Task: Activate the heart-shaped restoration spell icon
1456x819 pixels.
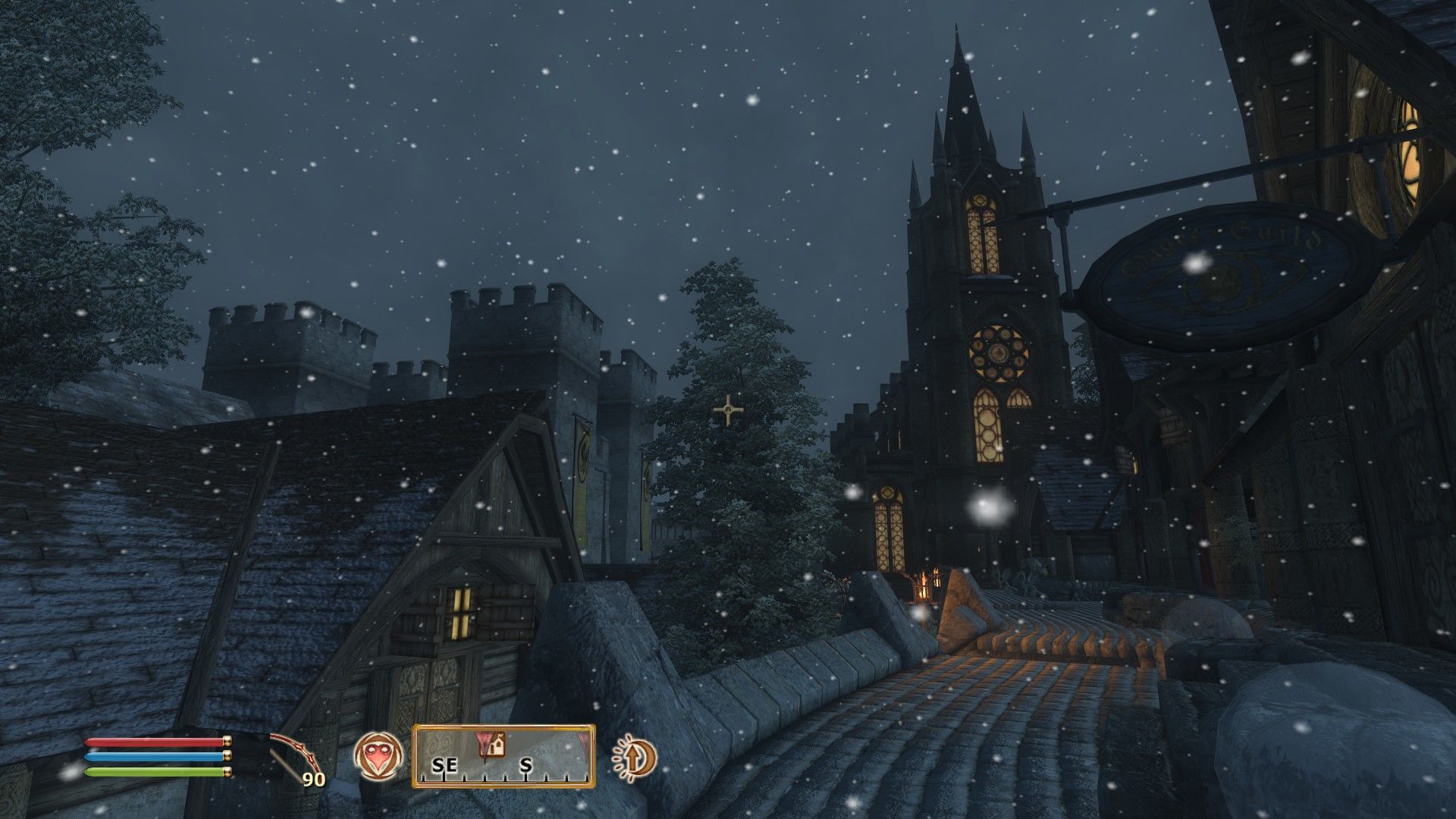Action: pos(378,756)
